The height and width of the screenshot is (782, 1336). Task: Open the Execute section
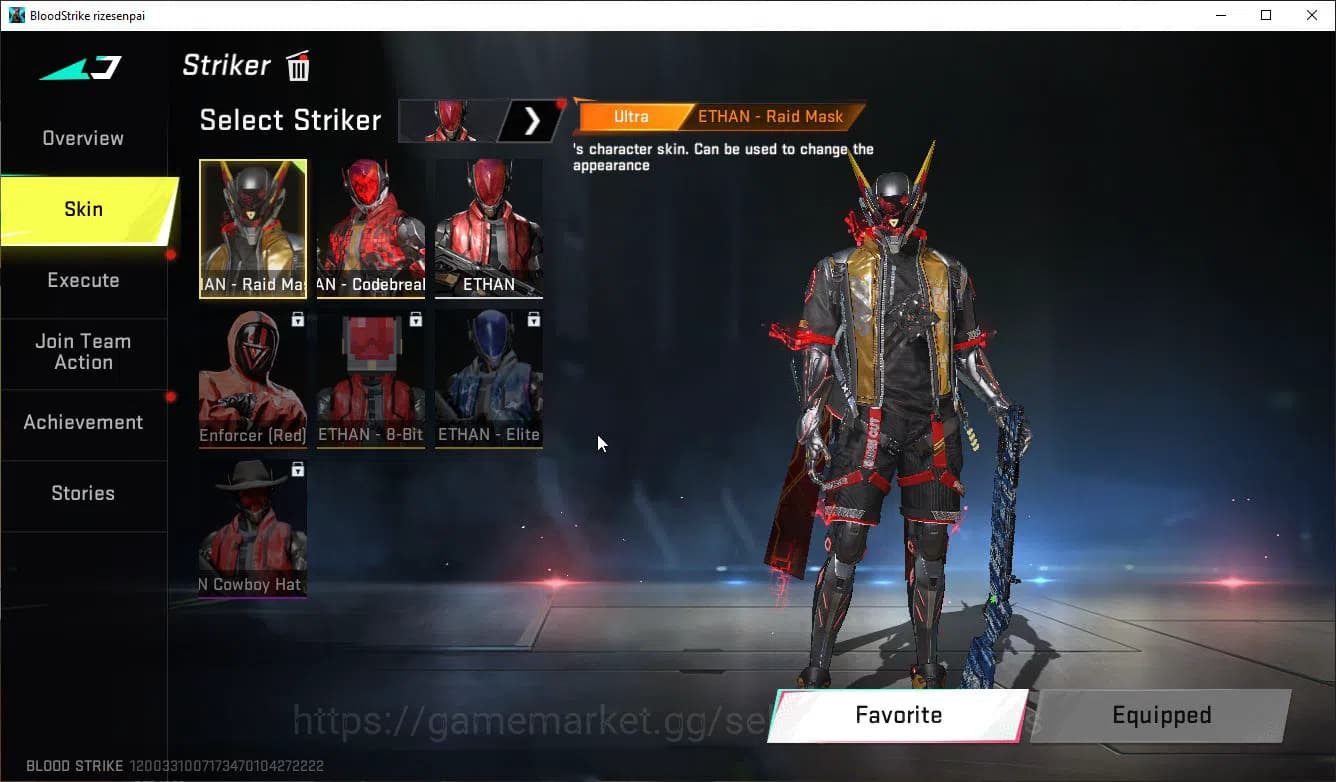click(x=83, y=280)
